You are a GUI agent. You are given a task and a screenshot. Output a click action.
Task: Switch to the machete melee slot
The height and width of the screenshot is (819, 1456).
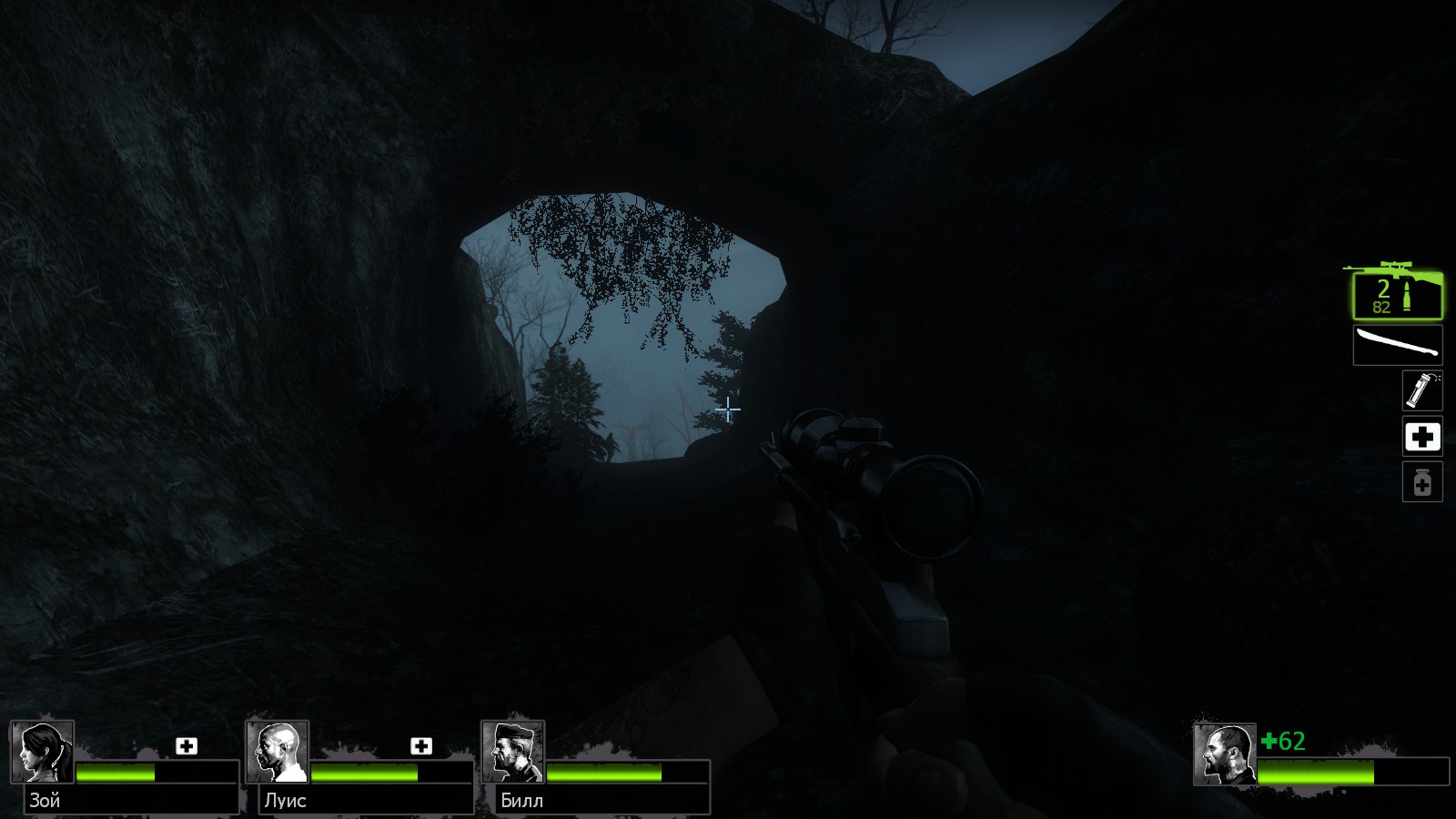click(1397, 346)
